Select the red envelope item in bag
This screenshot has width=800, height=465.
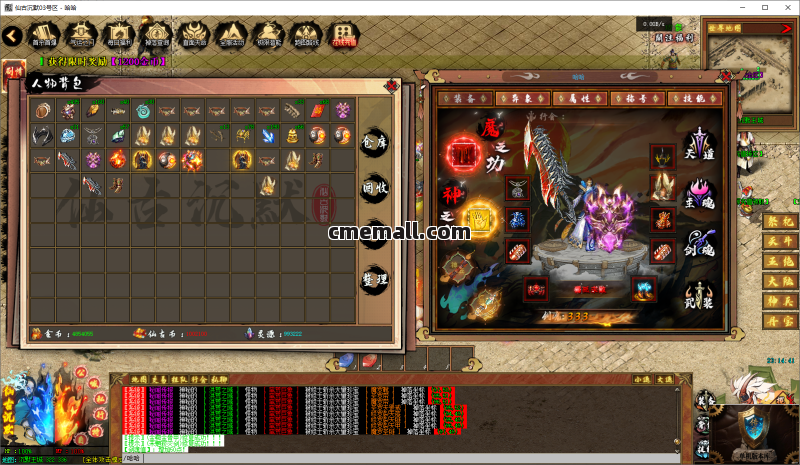(x=319, y=109)
